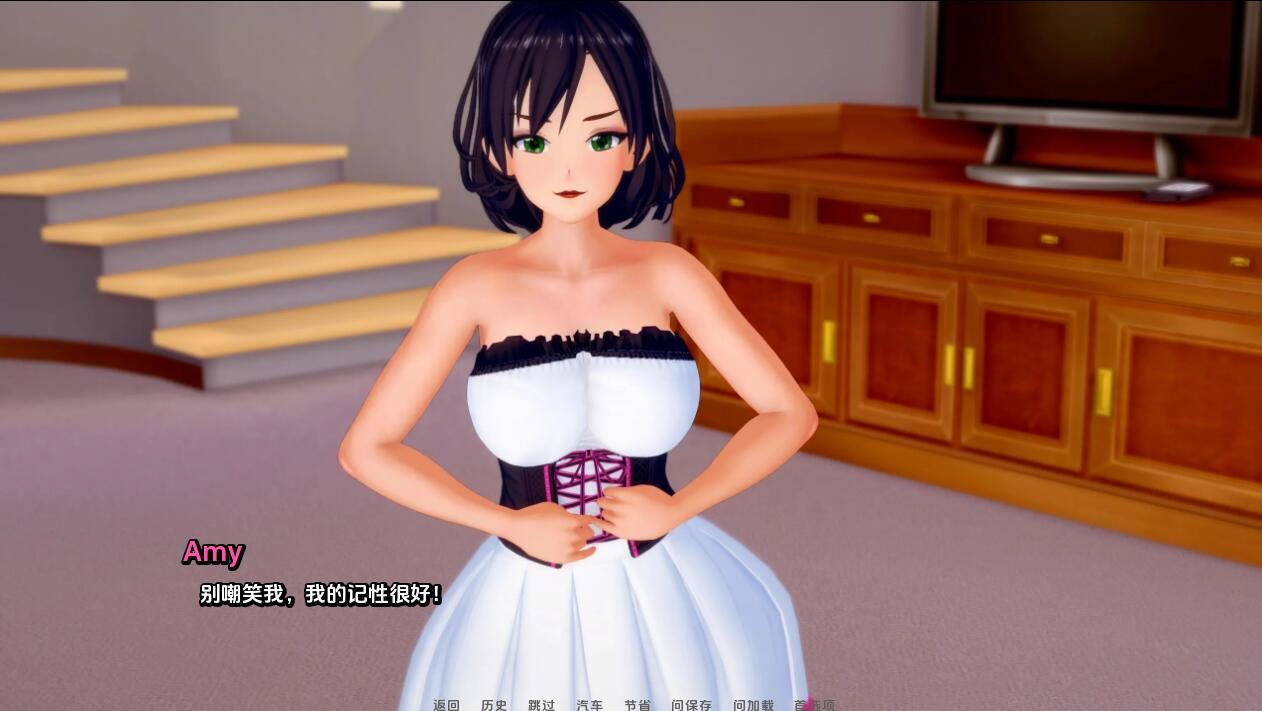Activate the 跳过 (Skip) option

coord(541,704)
